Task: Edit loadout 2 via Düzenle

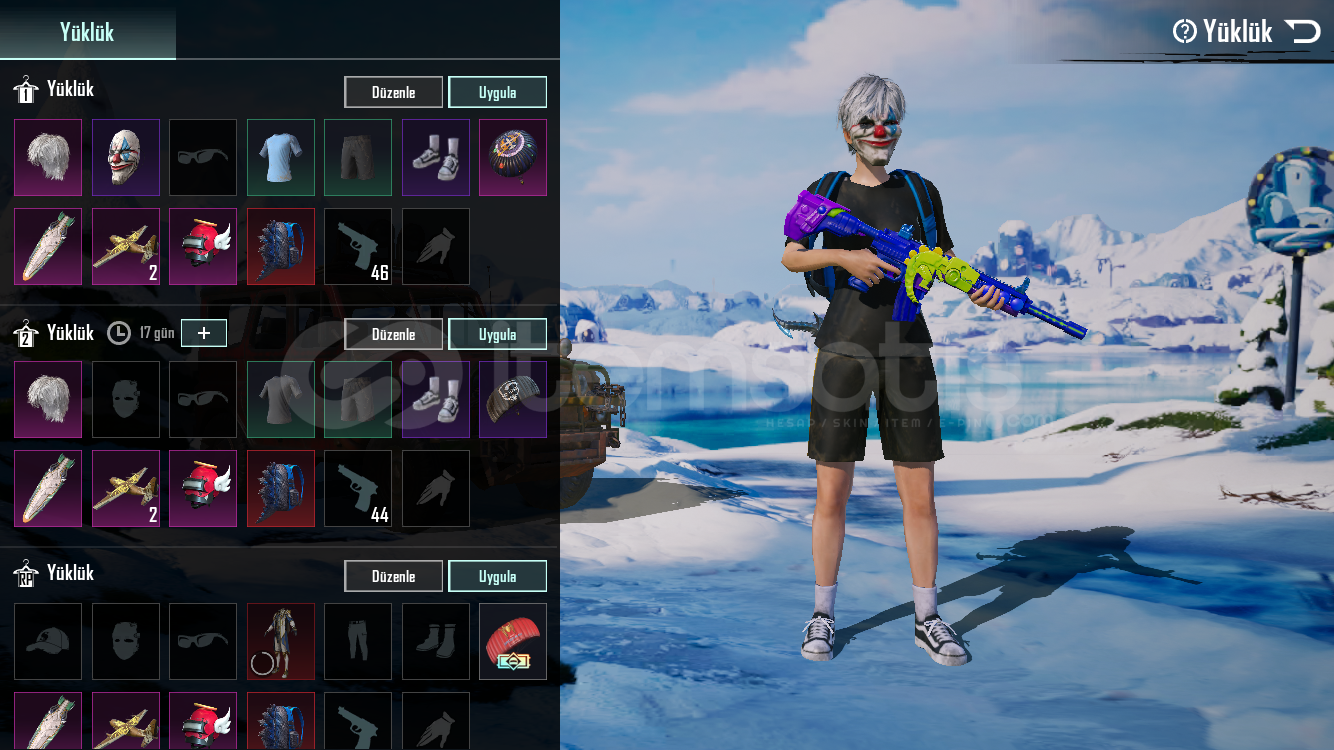Action: tap(393, 334)
